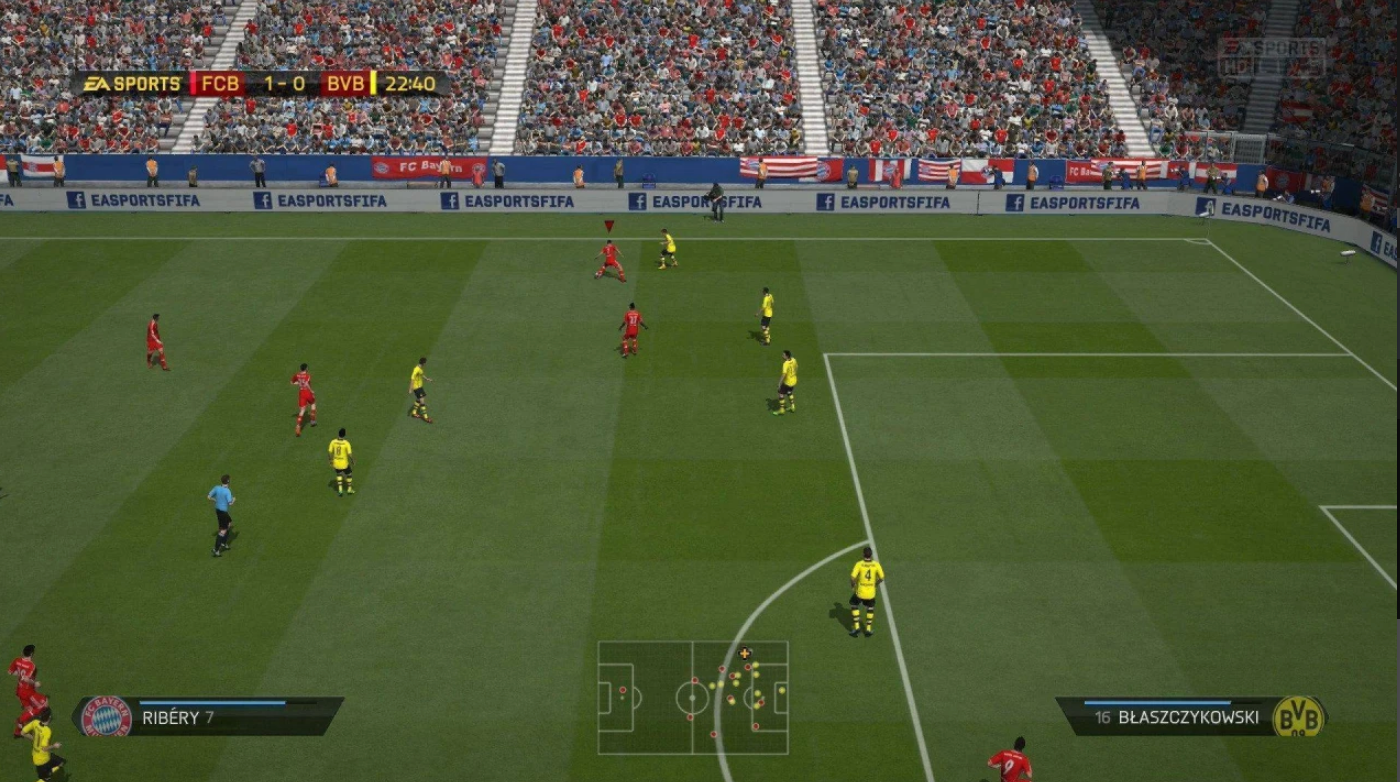Viewport: 1400px width, 782px height.
Task: Click the number 16 beside Błaszczykowski
Action: click(1103, 716)
